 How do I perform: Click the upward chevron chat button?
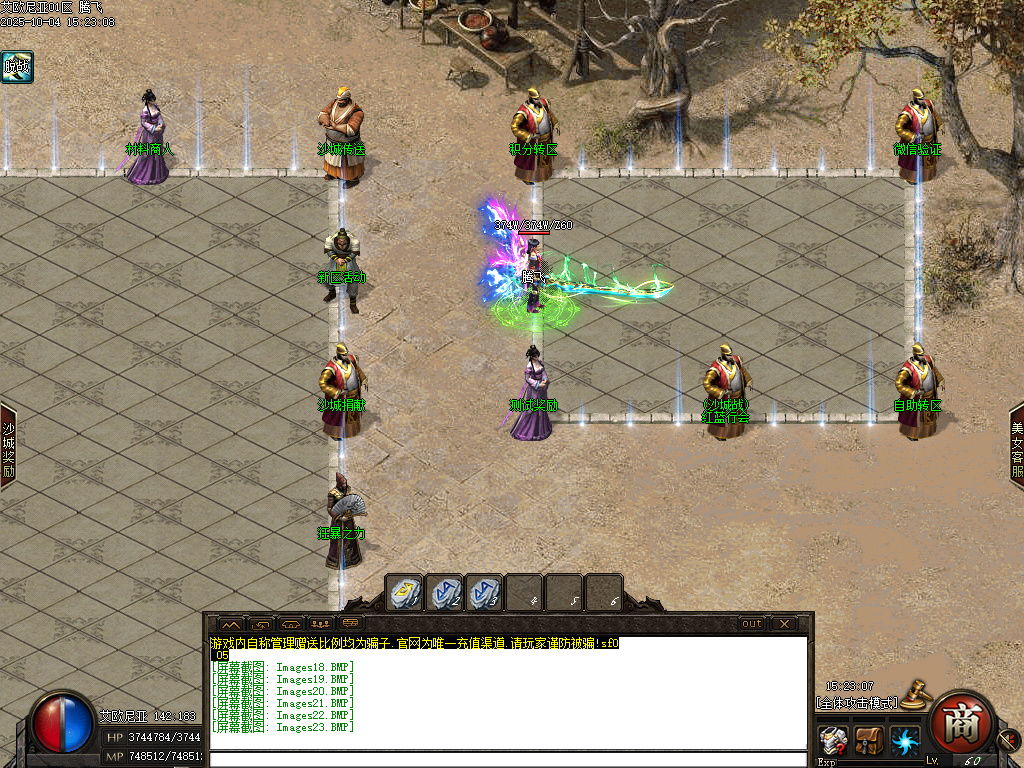pos(230,623)
